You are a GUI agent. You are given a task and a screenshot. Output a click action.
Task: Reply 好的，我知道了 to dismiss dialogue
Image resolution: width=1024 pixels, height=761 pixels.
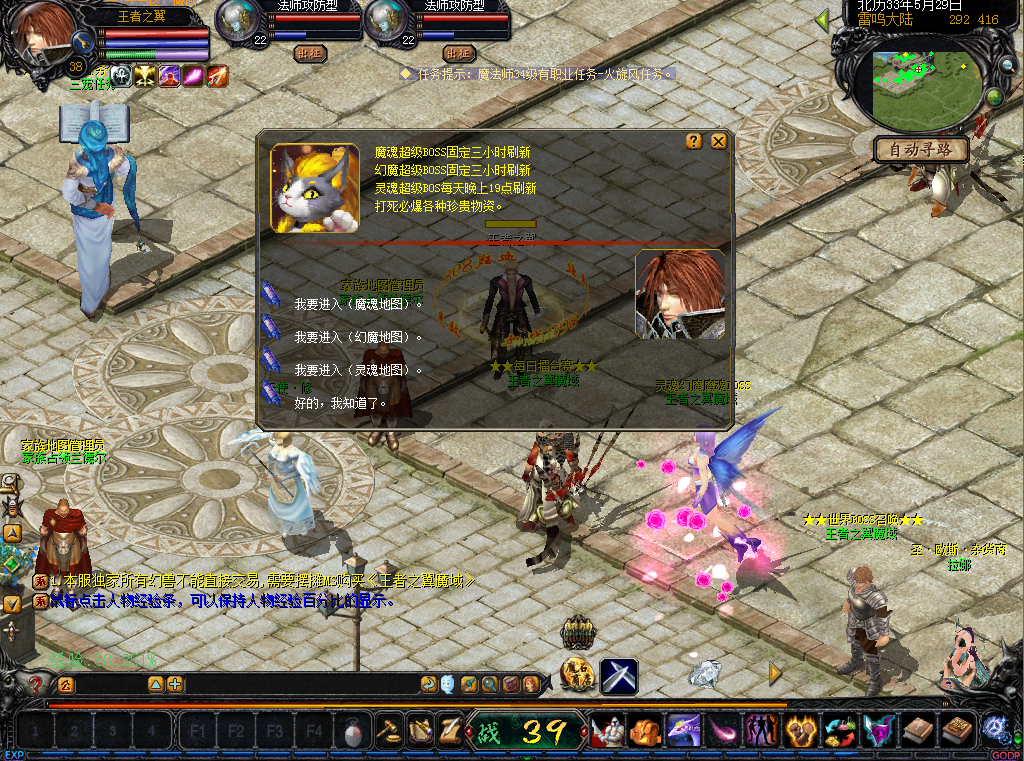(340, 403)
